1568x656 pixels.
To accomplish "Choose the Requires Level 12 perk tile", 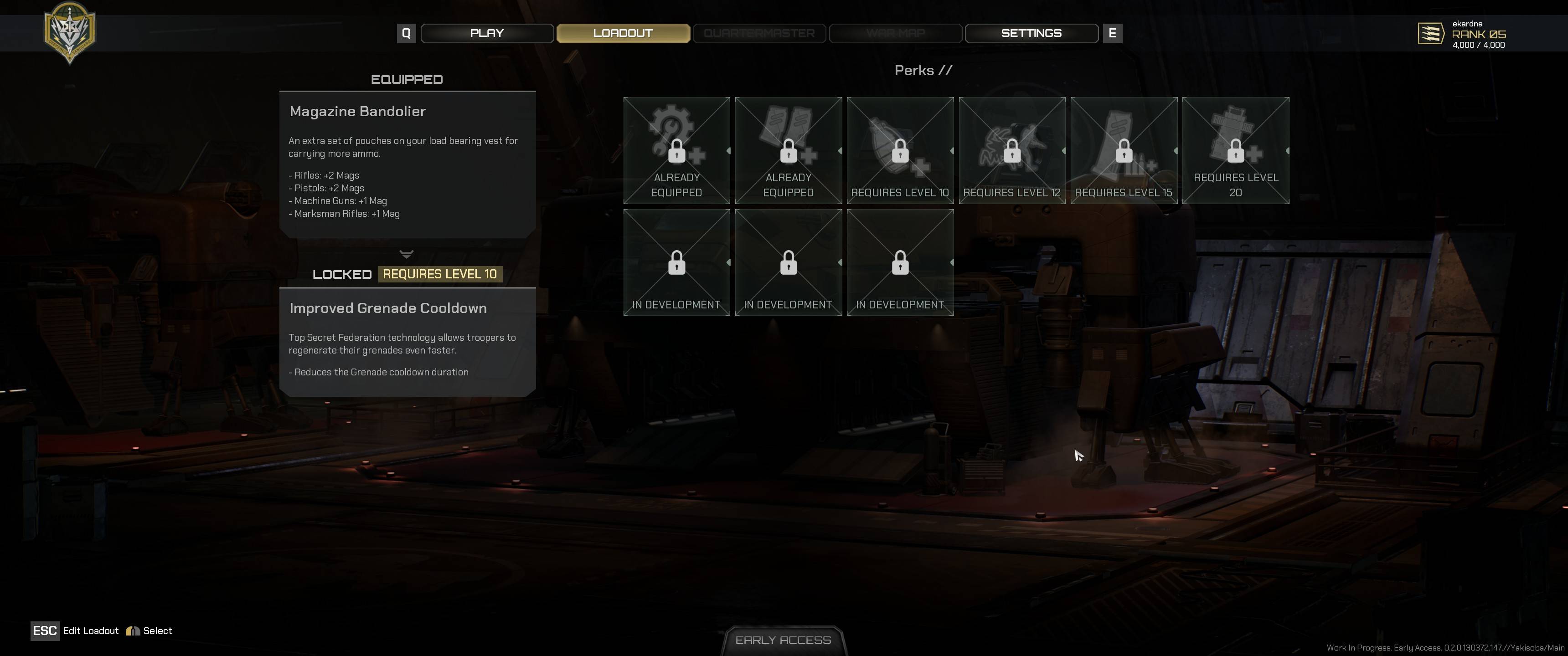I will coord(1011,150).
